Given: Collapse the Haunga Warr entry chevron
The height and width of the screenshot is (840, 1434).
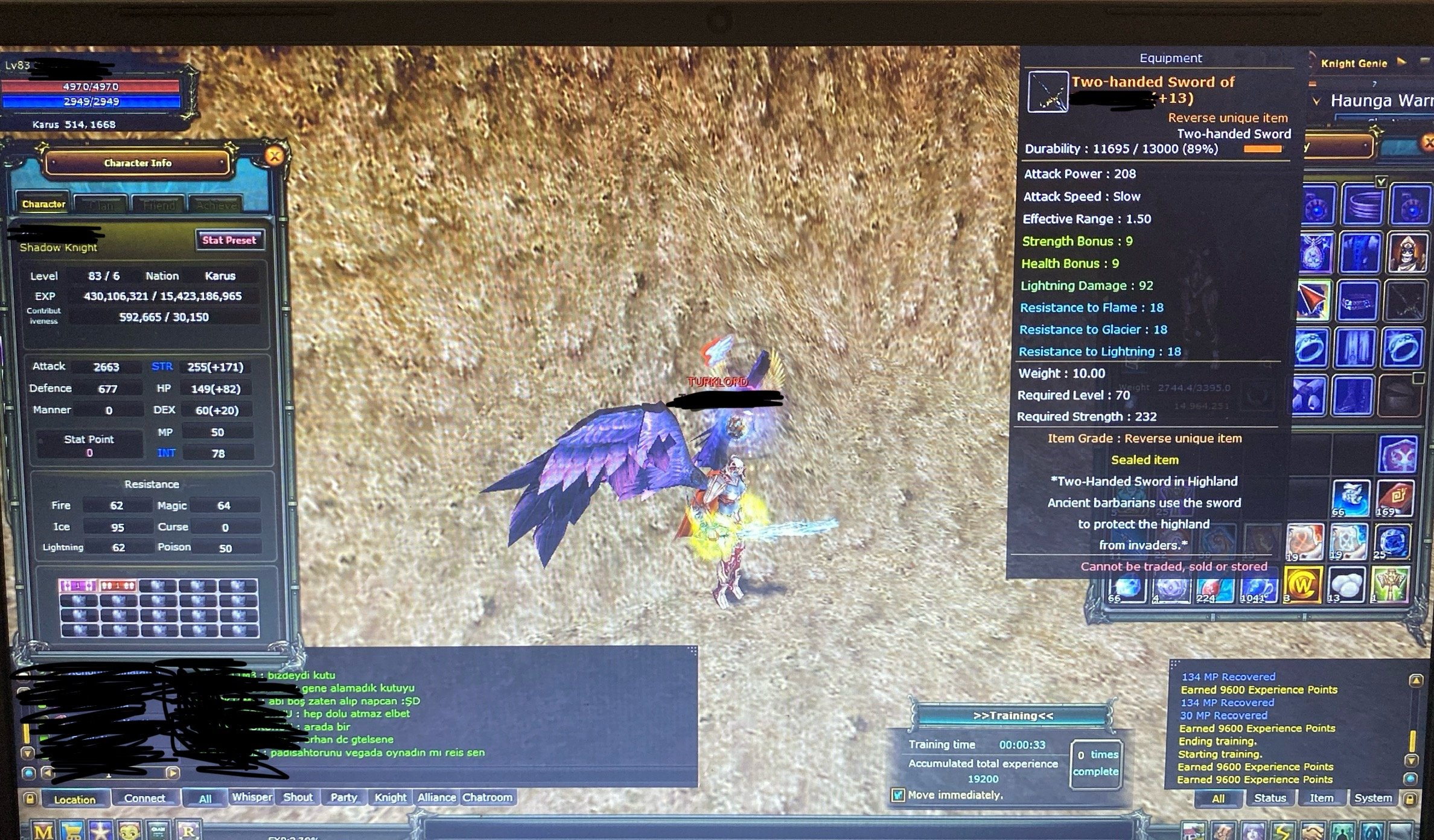Looking at the screenshot, I should tap(1317, 101).
